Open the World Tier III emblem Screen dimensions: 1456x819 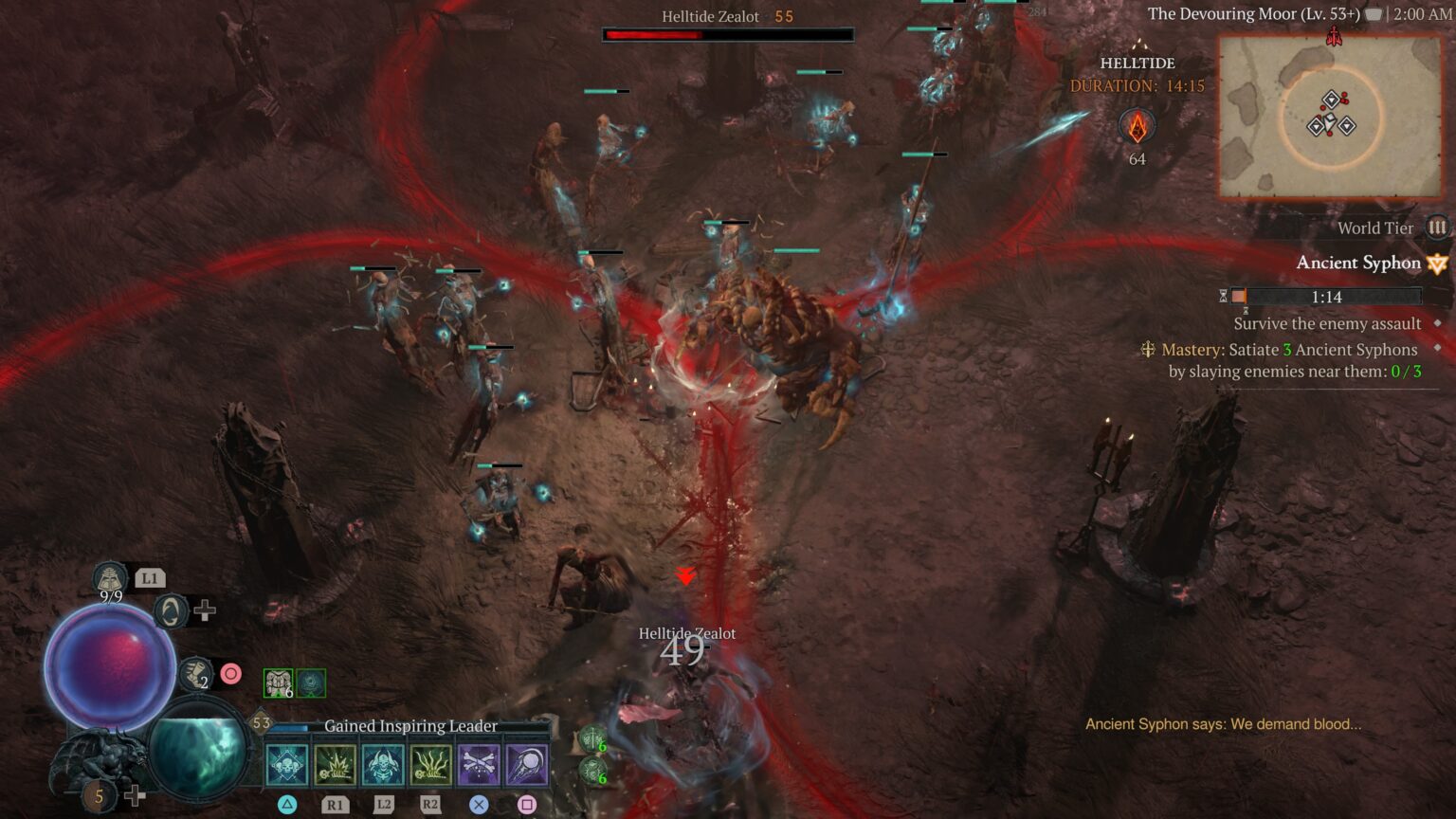[1438, 227]
